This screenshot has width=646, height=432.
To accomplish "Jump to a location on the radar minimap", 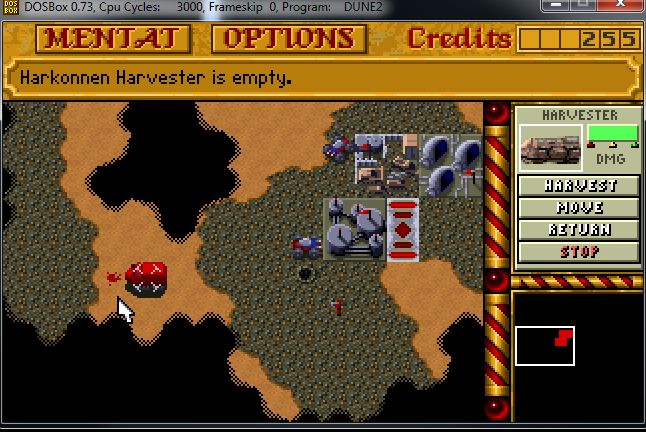I will point(545,345).
